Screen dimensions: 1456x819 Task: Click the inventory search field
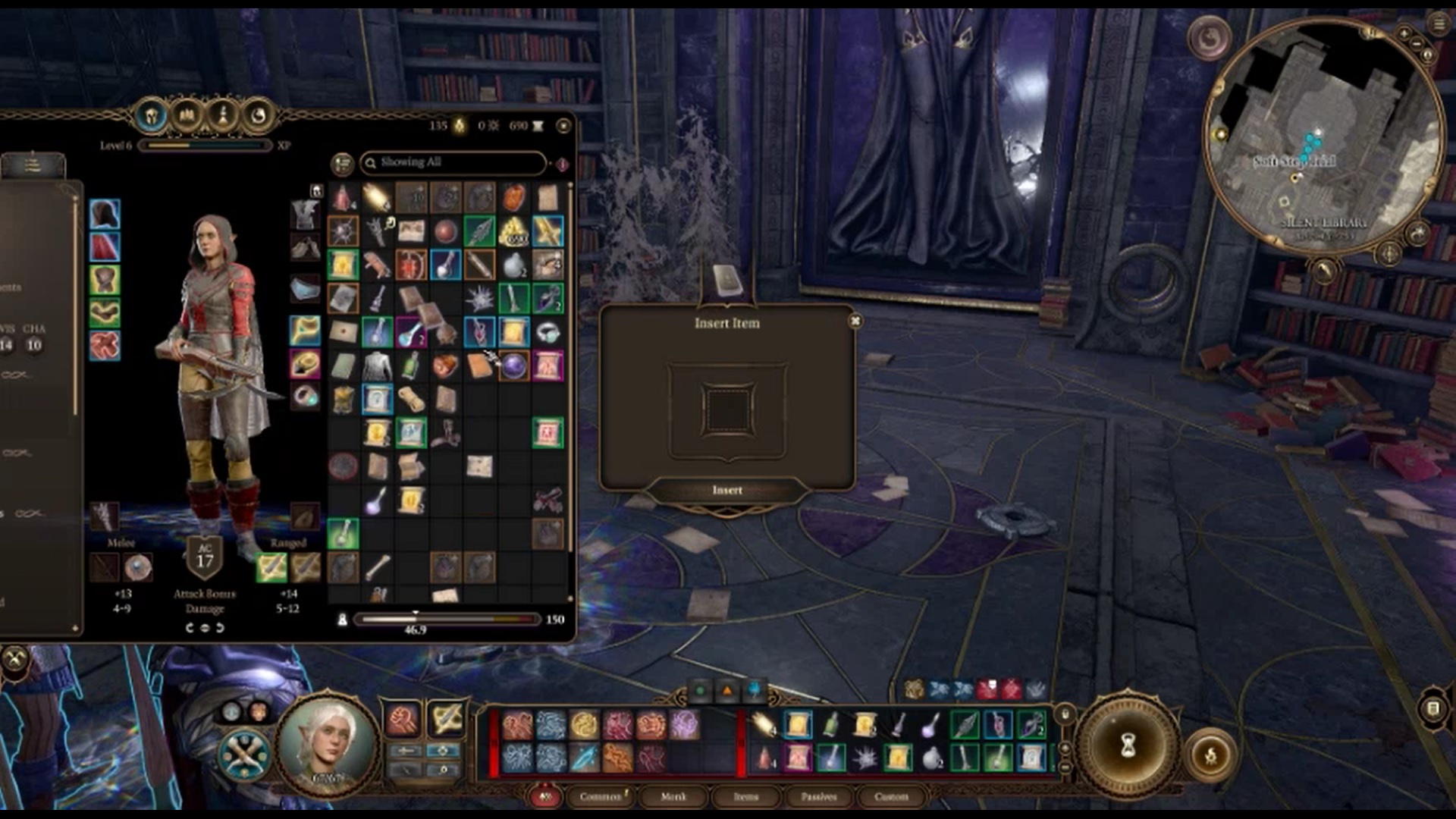(453, 162)
